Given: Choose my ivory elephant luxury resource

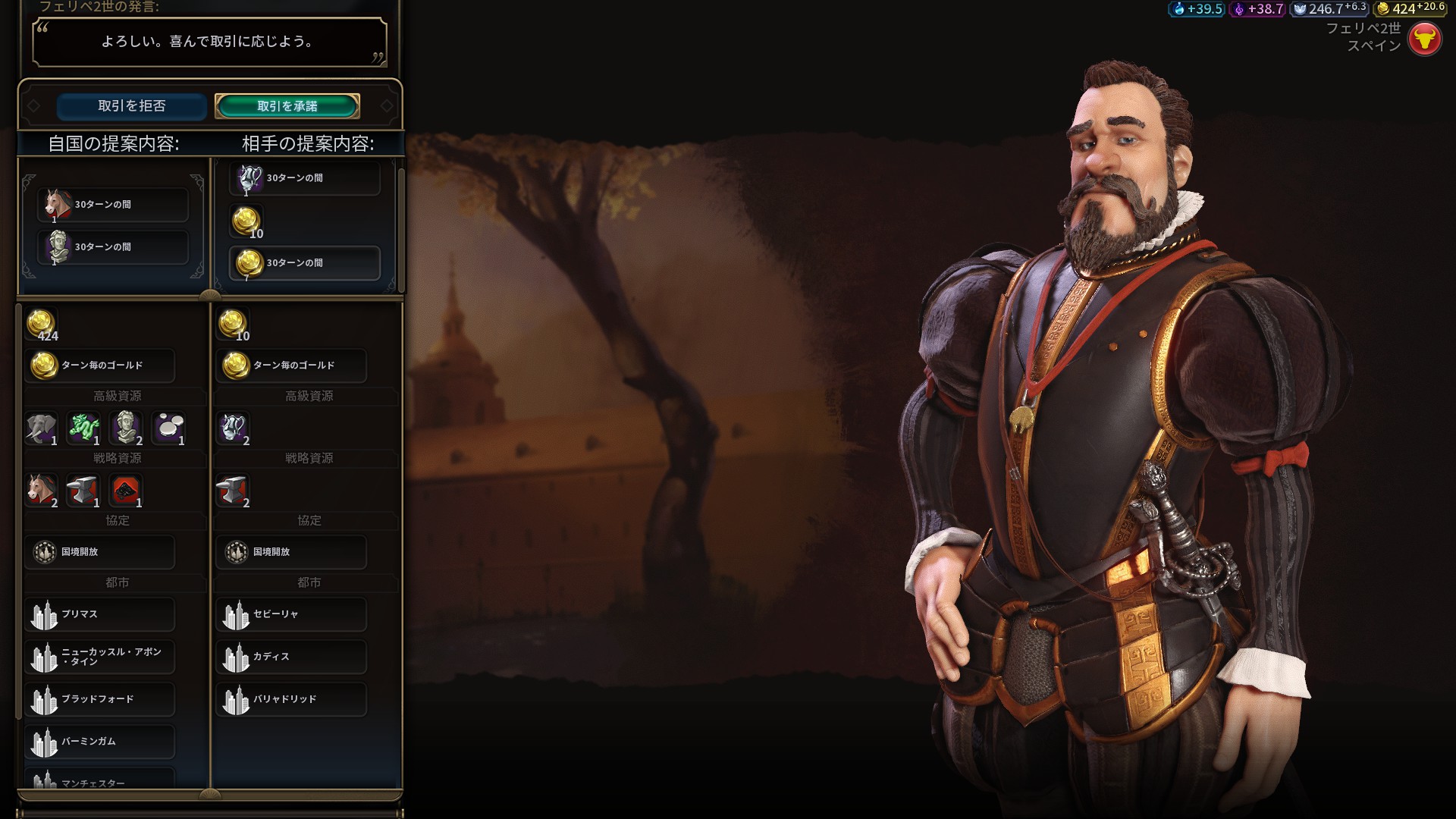Looking at the screenshot, I should (42, 428).
